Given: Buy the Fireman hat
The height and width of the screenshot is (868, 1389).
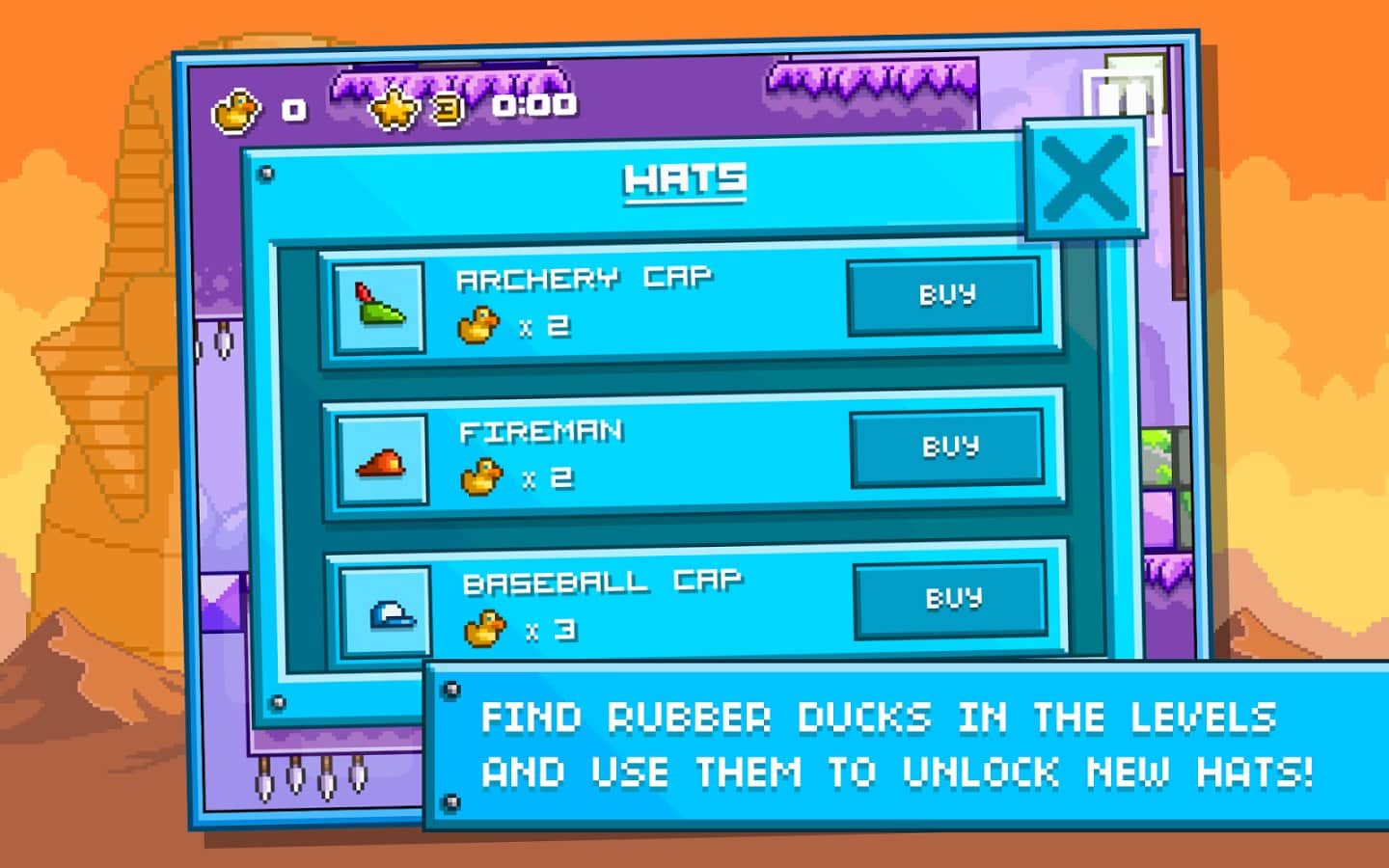Looking at the screenshot, I should (x=947, y=448).
